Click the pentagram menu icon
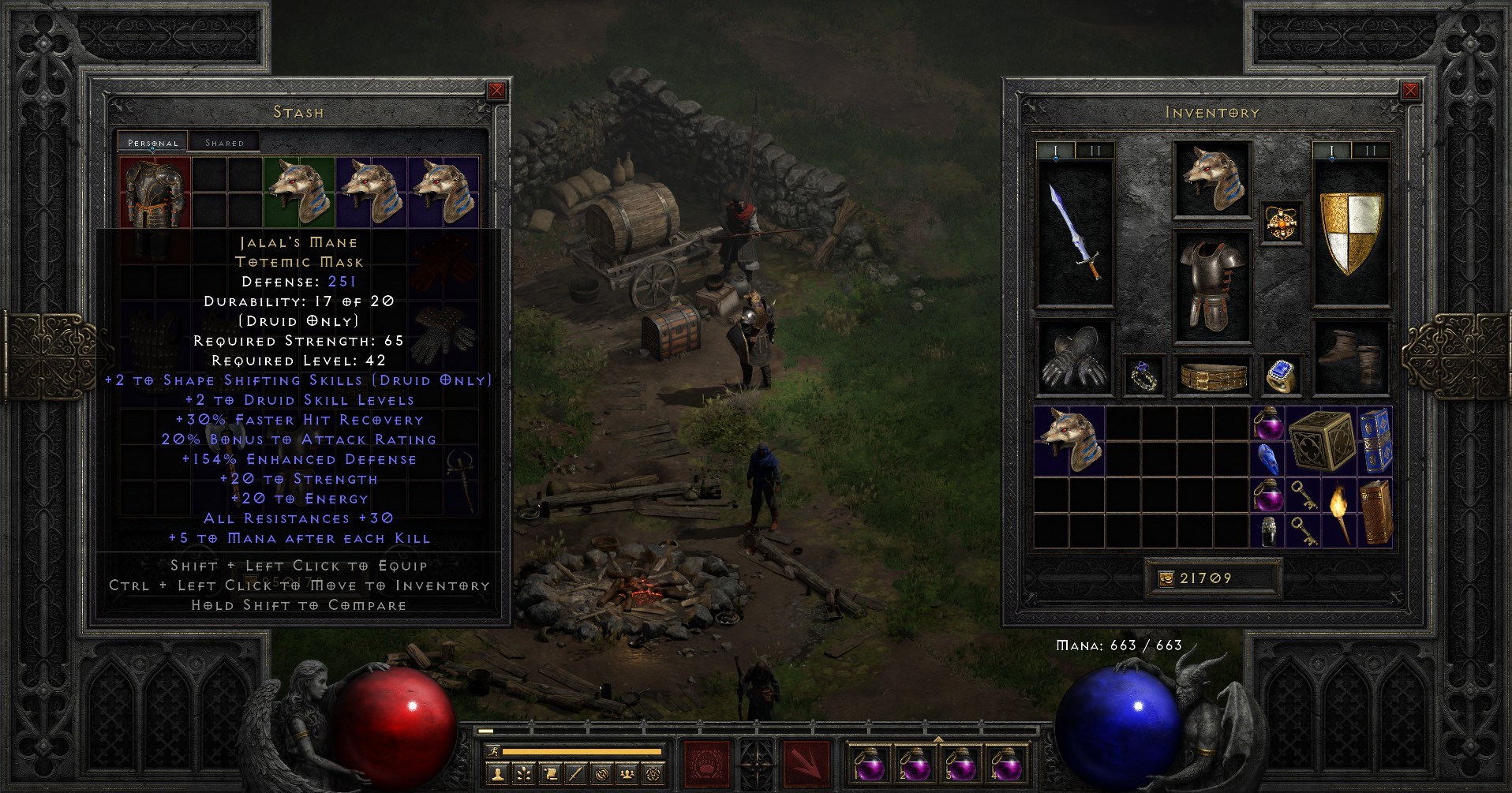The image size is (1512, 793). click(653, 775)
